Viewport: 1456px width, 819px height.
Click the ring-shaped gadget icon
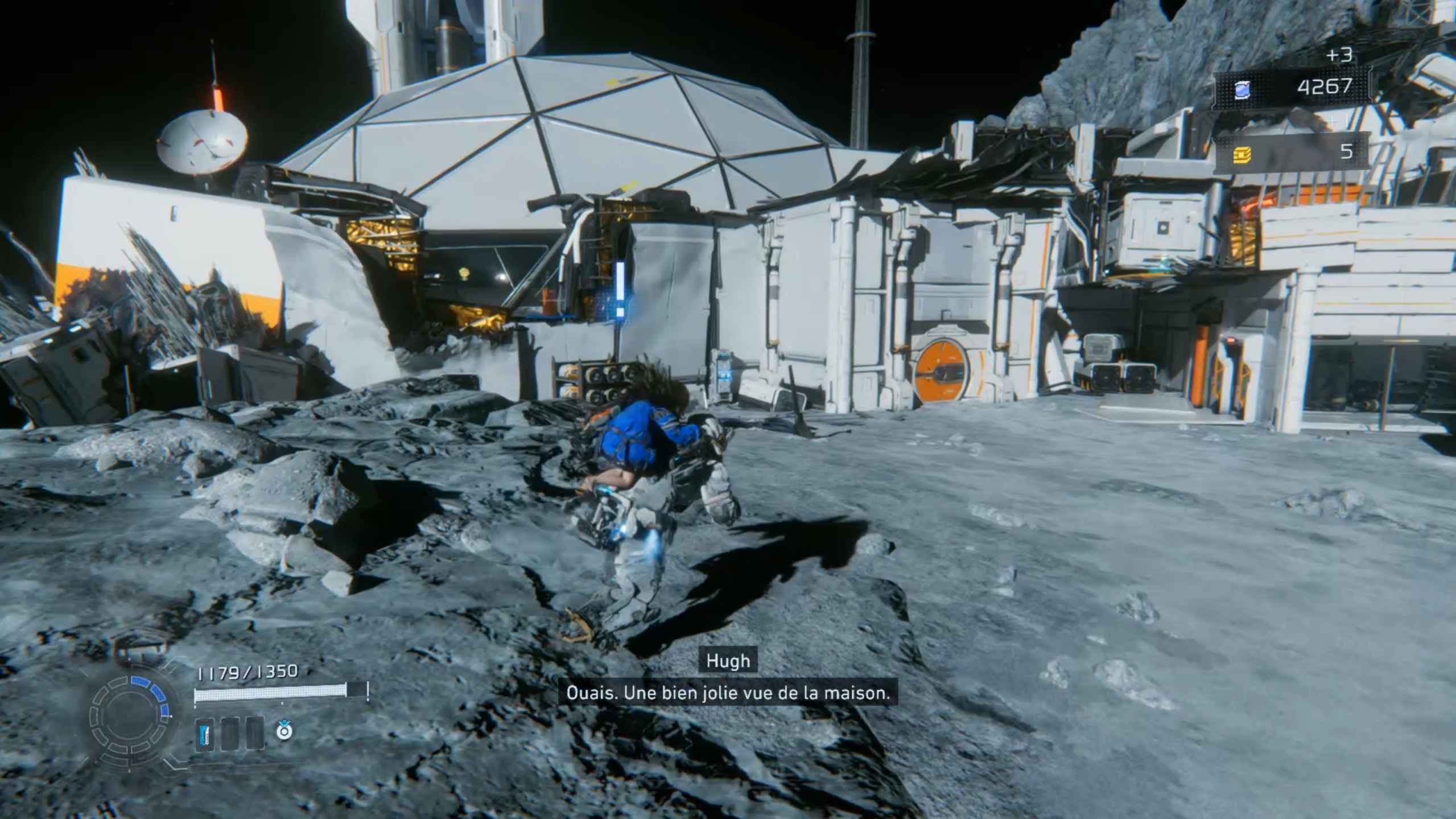[284, 730]
